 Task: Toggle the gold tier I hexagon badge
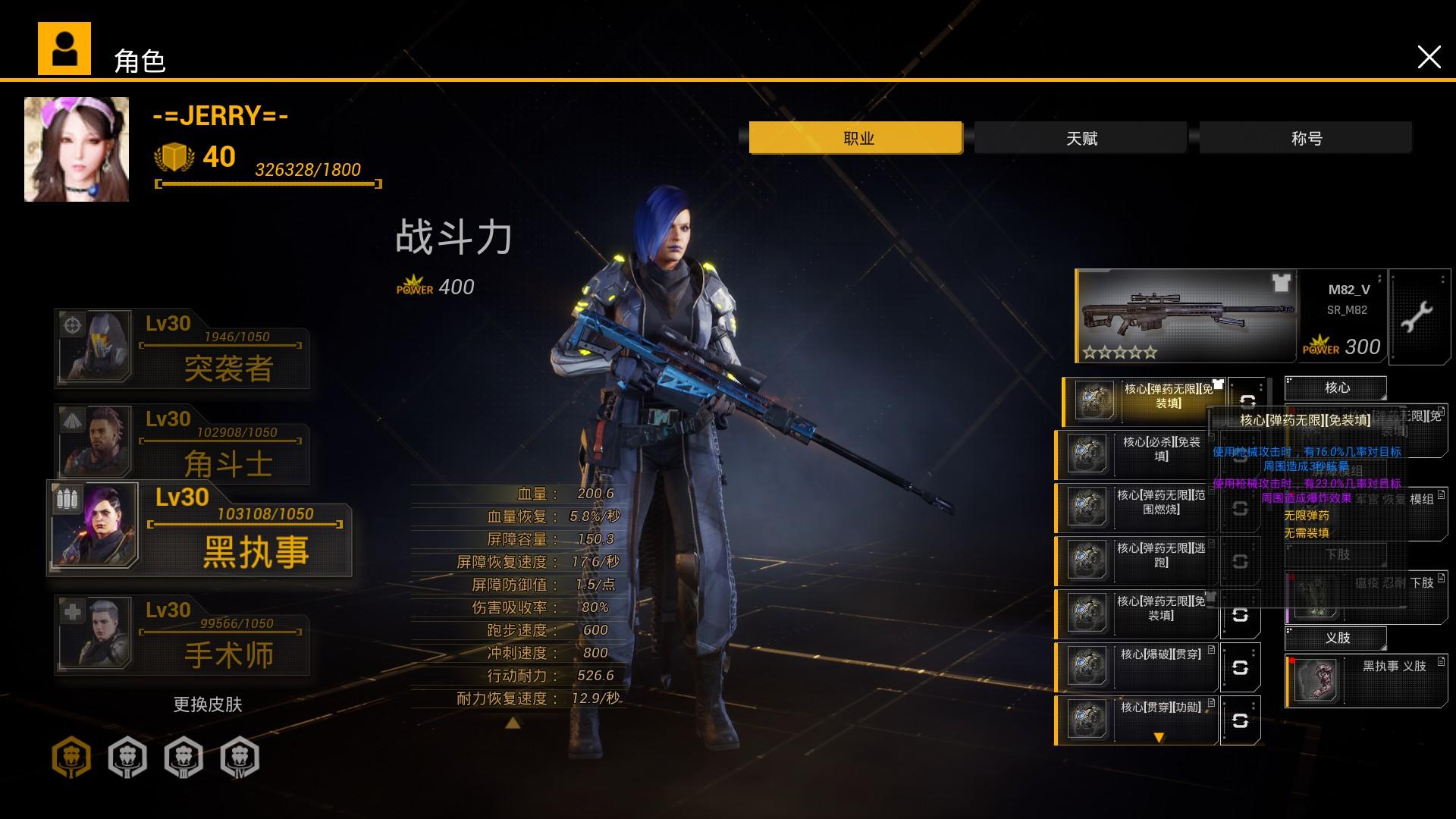[71, 757]
